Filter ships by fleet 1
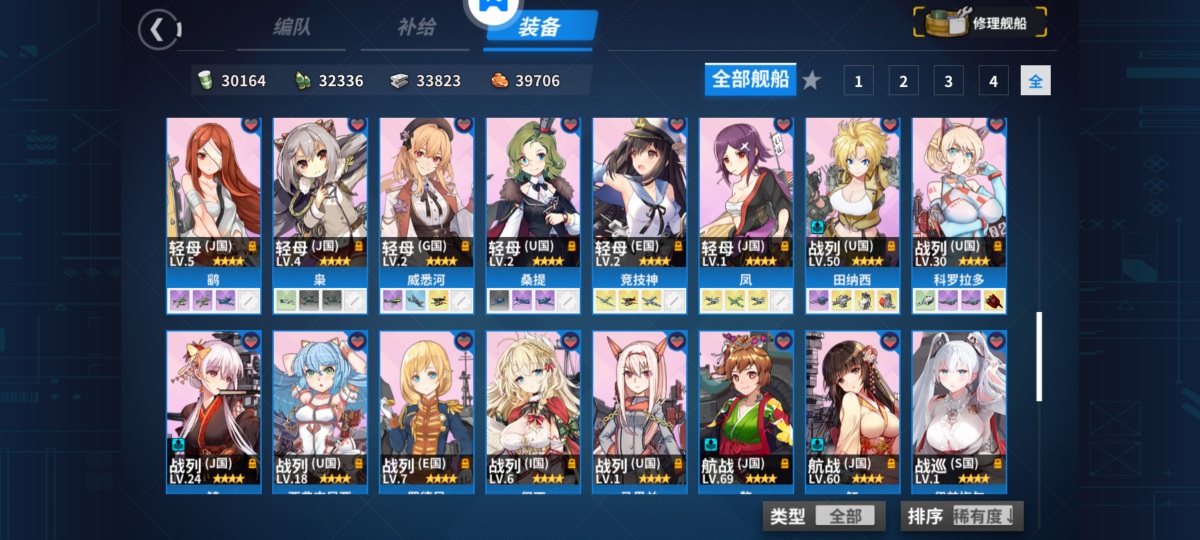The image size is (1200, 540). point(858,81)
